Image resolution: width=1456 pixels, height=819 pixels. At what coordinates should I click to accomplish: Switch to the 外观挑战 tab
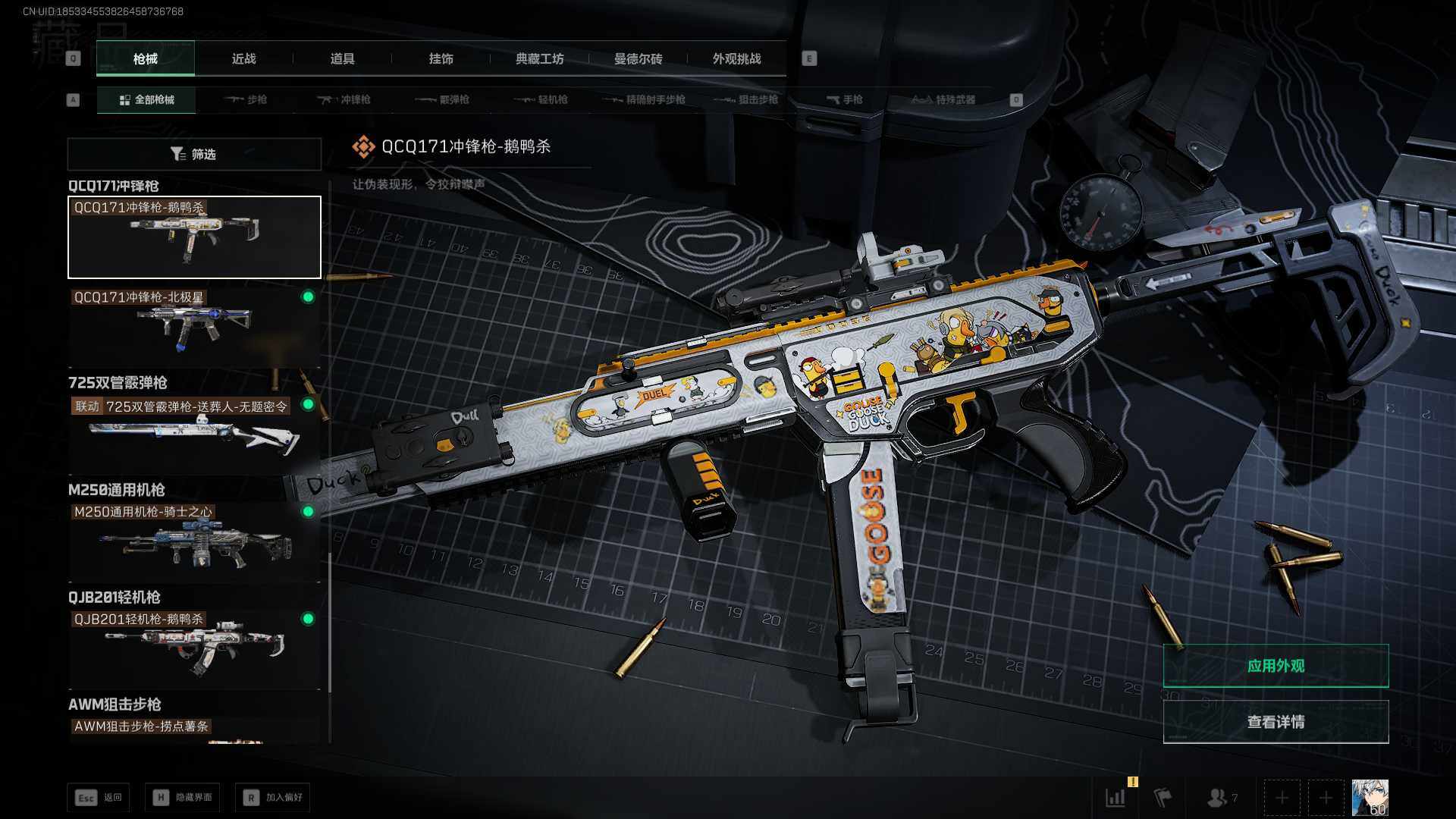point(736,59)
